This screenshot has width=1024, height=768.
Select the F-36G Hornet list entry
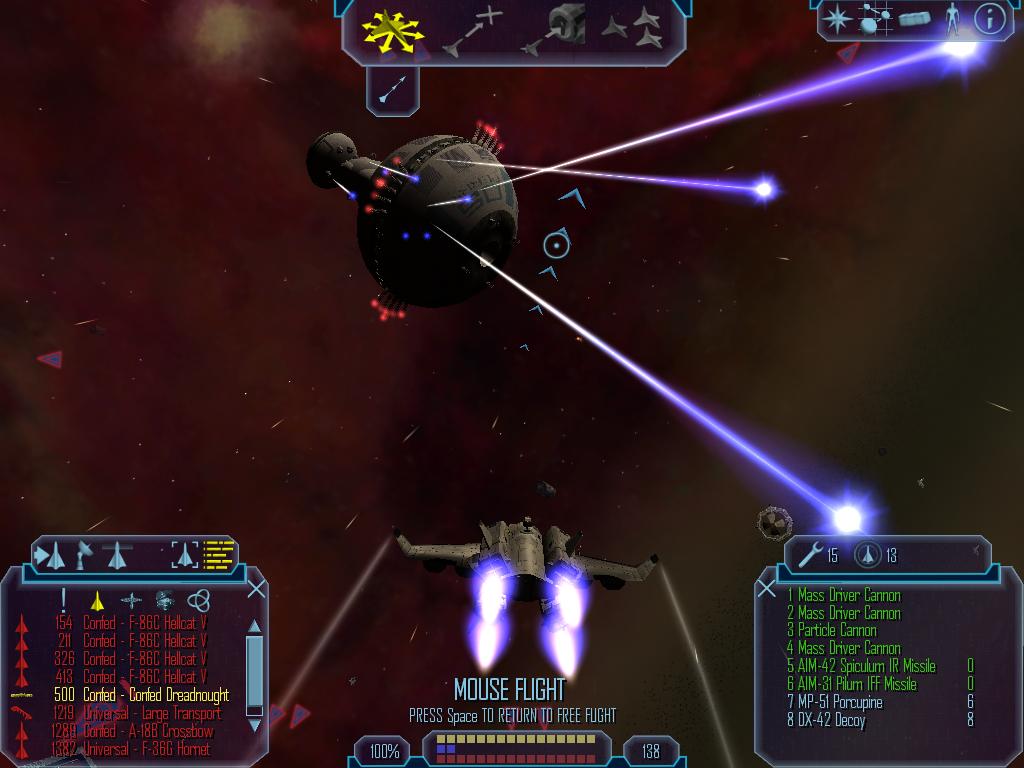(146, 749)
